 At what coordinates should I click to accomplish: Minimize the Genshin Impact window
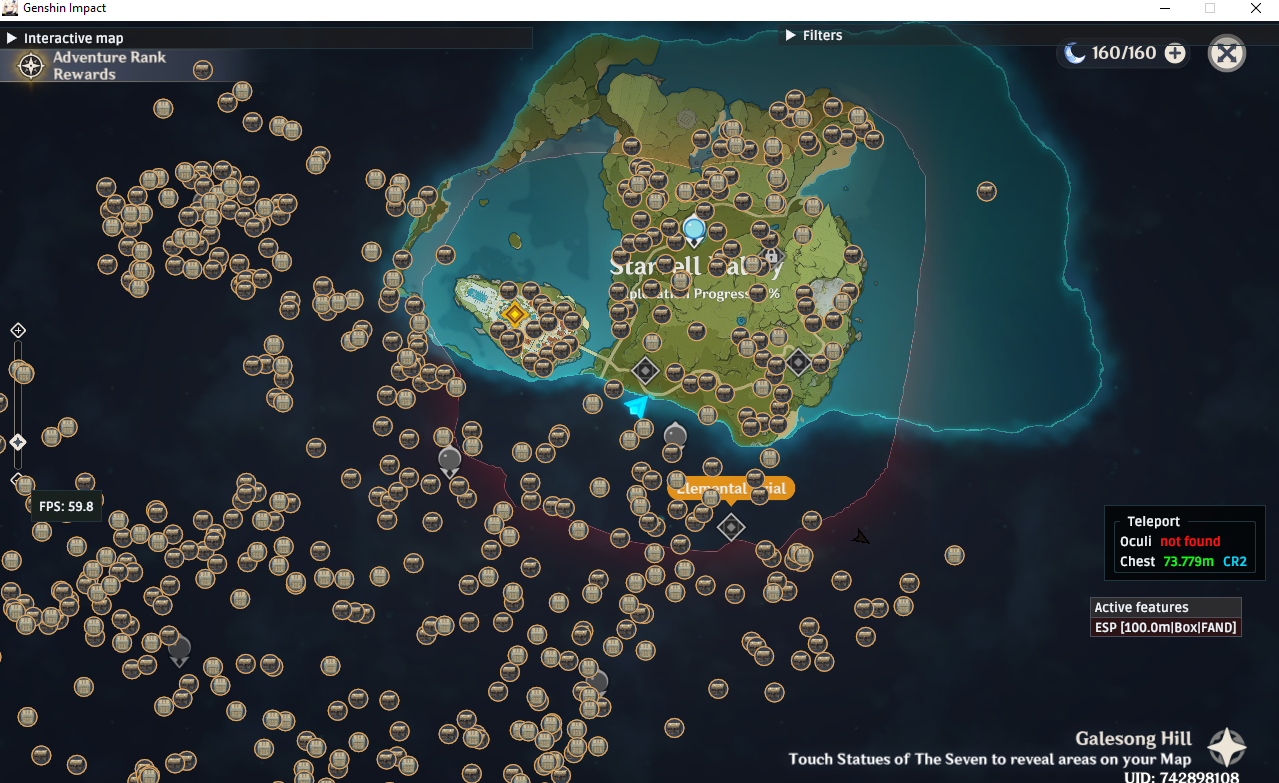tap(1164, 8)
